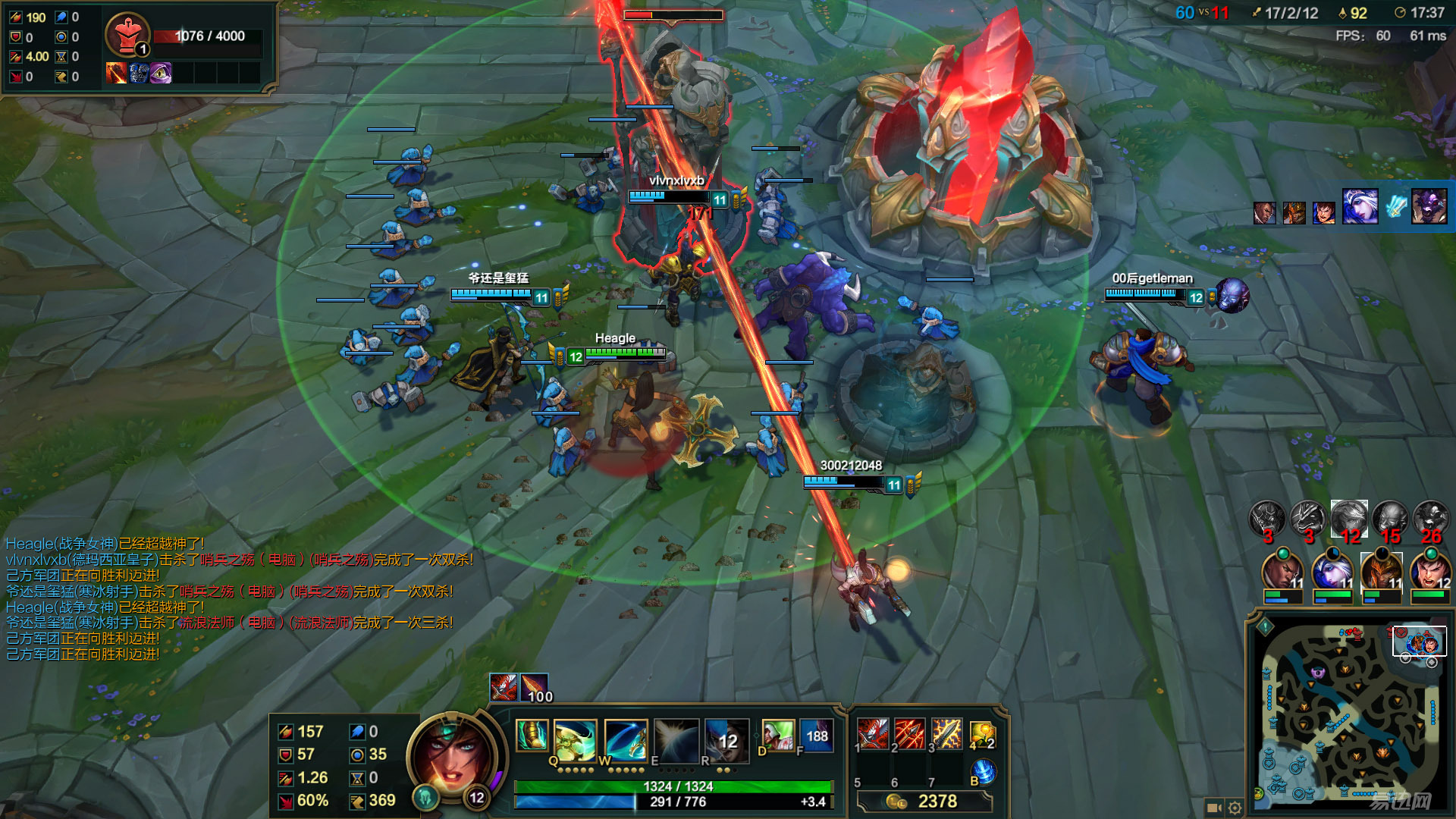This screenshot has height=819, width=1456.
Task: Toggle the camera lock button beside minimap
Action: pyautogui.click(x=1213, y=808)
